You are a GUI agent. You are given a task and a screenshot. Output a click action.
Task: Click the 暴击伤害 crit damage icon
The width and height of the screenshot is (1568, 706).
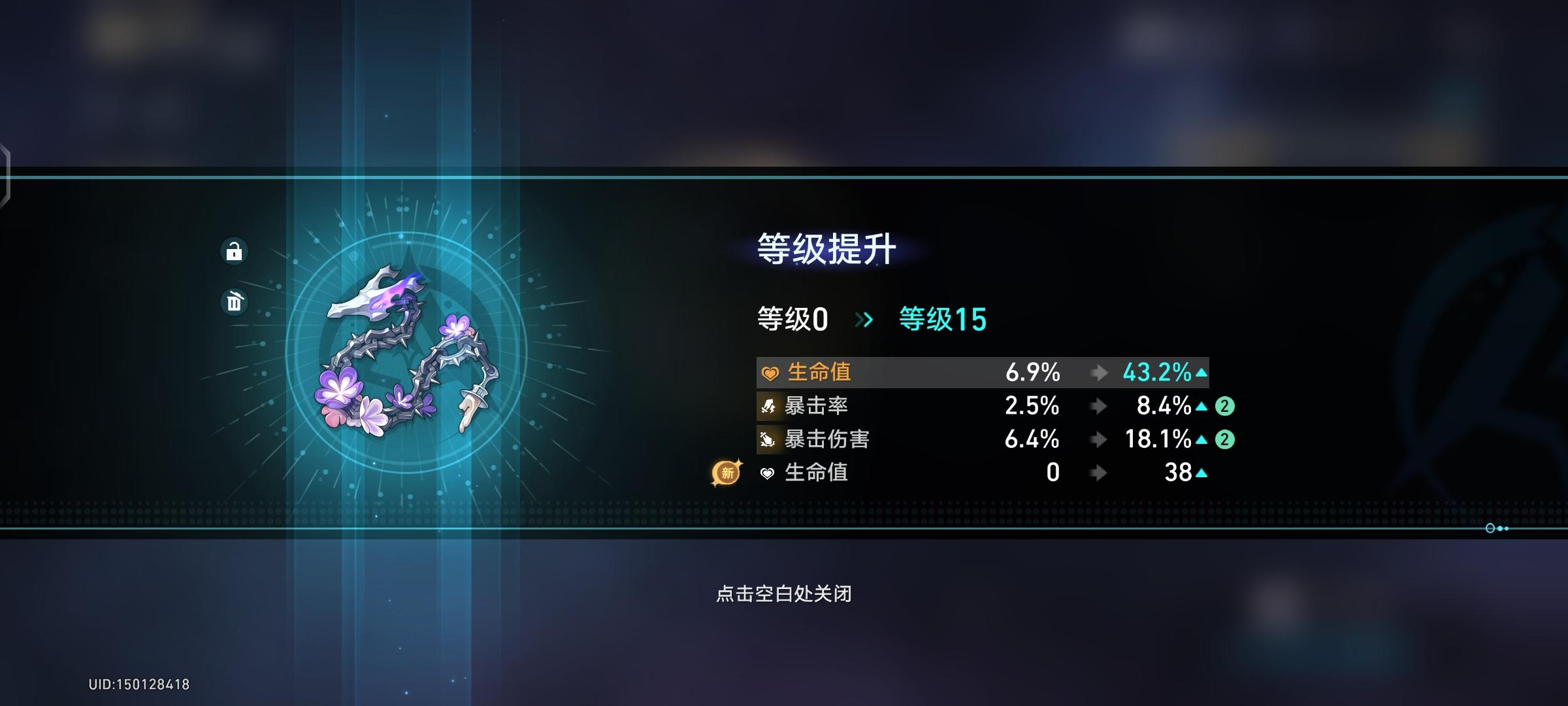[768, 439]
